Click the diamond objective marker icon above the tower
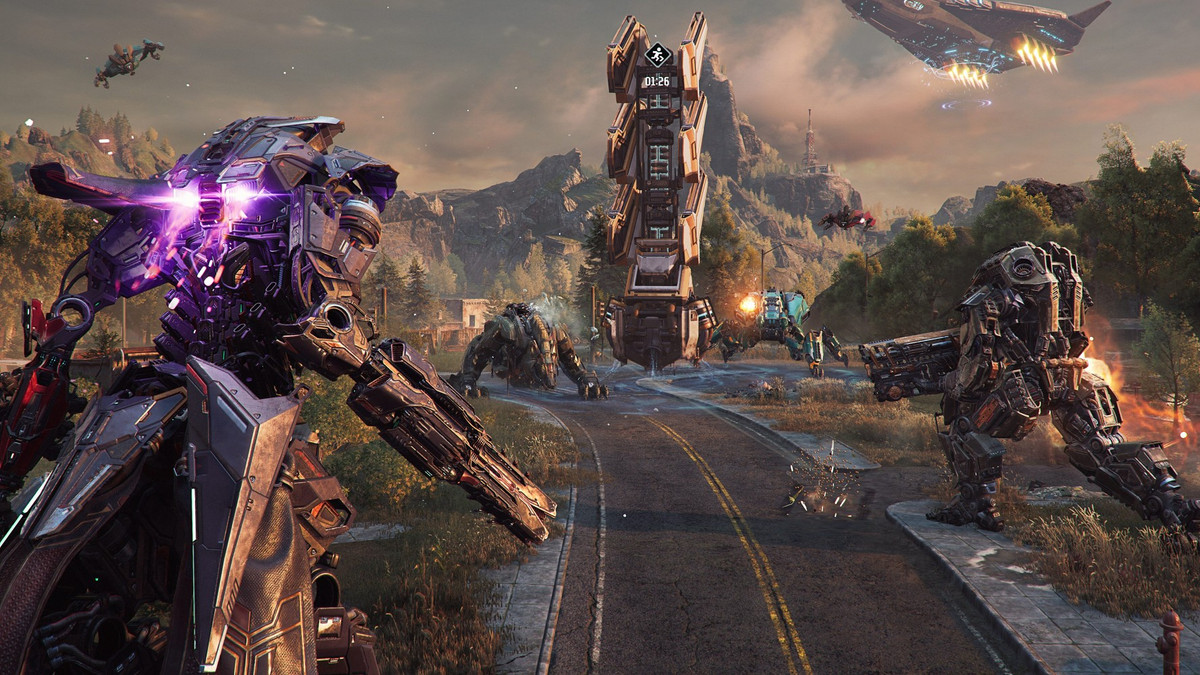 [x=656, y=55]
